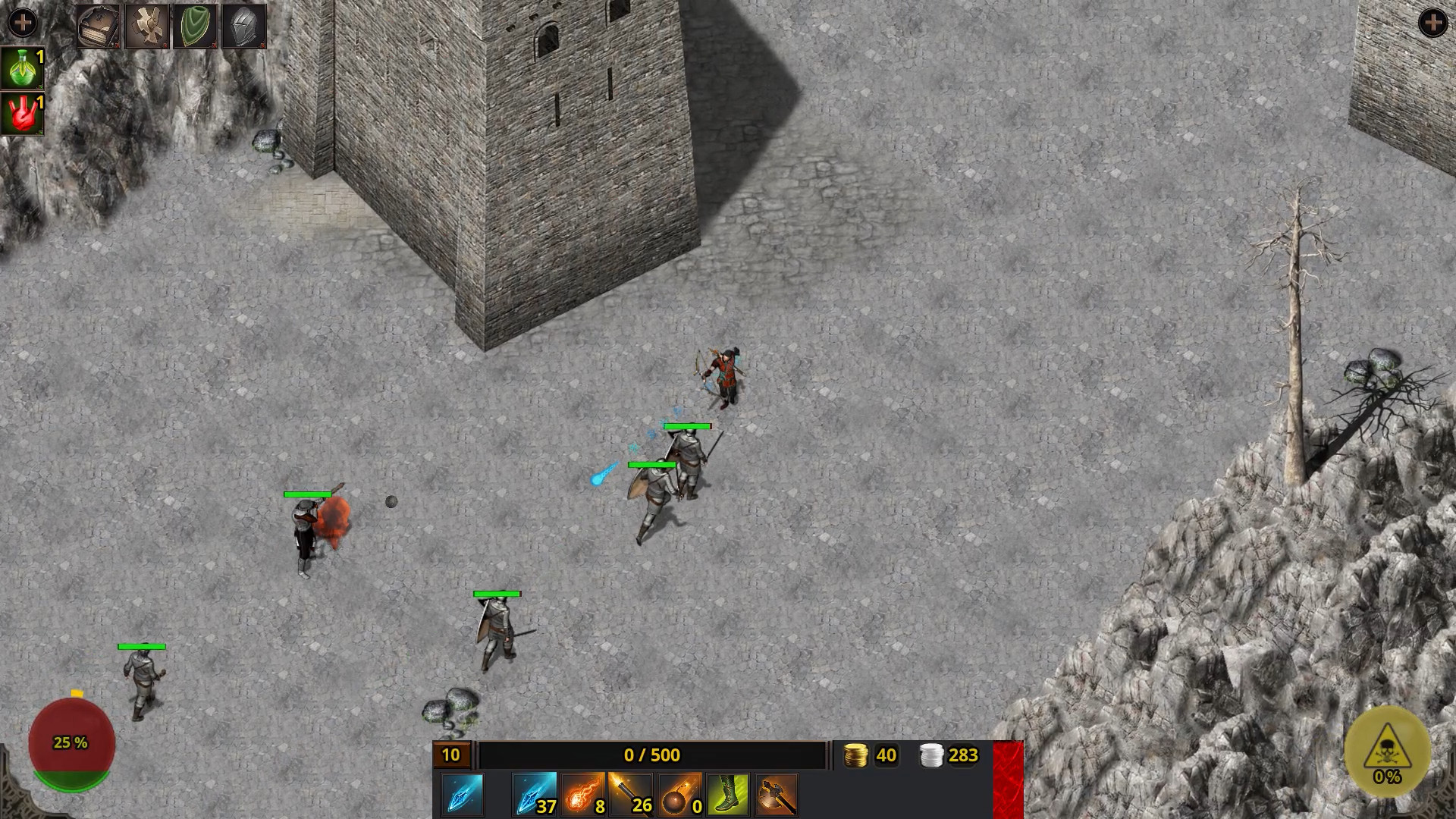1456x819 pixels.
Task: Activate the green boots speed skill
Action: click(725, 793)
